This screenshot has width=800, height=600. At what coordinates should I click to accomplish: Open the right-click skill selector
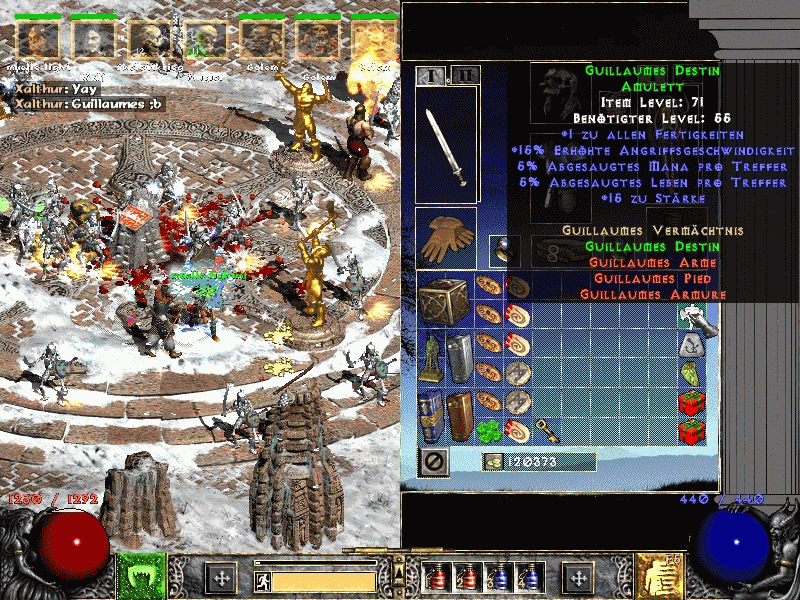[659, 577]
